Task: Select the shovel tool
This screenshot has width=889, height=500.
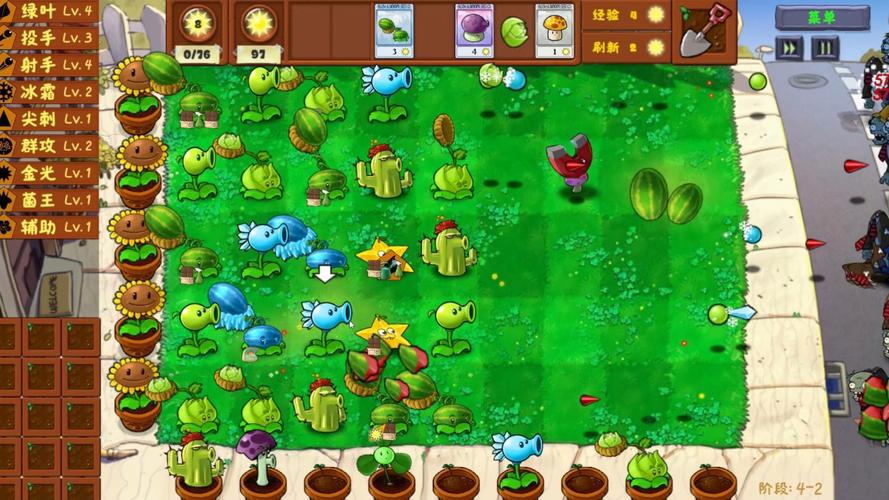Action: [704, 29]
